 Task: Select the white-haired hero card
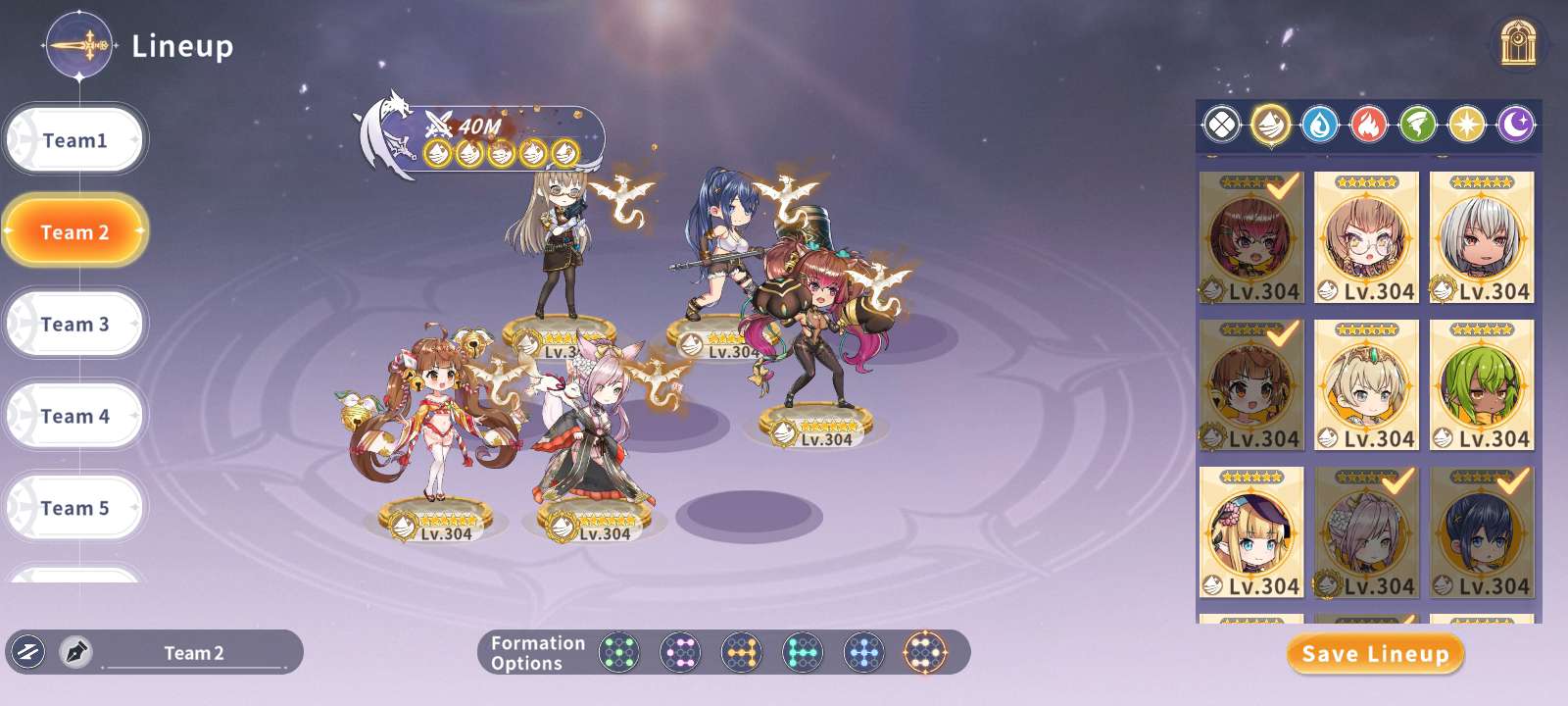click(1482, 237)
